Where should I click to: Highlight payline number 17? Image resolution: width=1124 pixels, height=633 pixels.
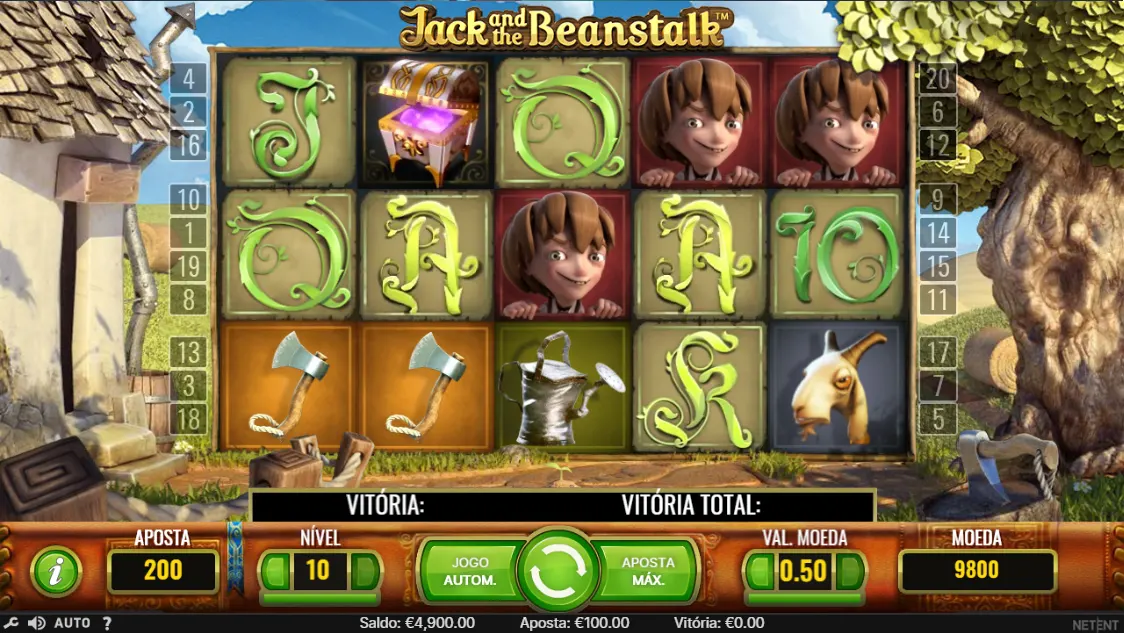pyautogui.click(x=938, y=352)
